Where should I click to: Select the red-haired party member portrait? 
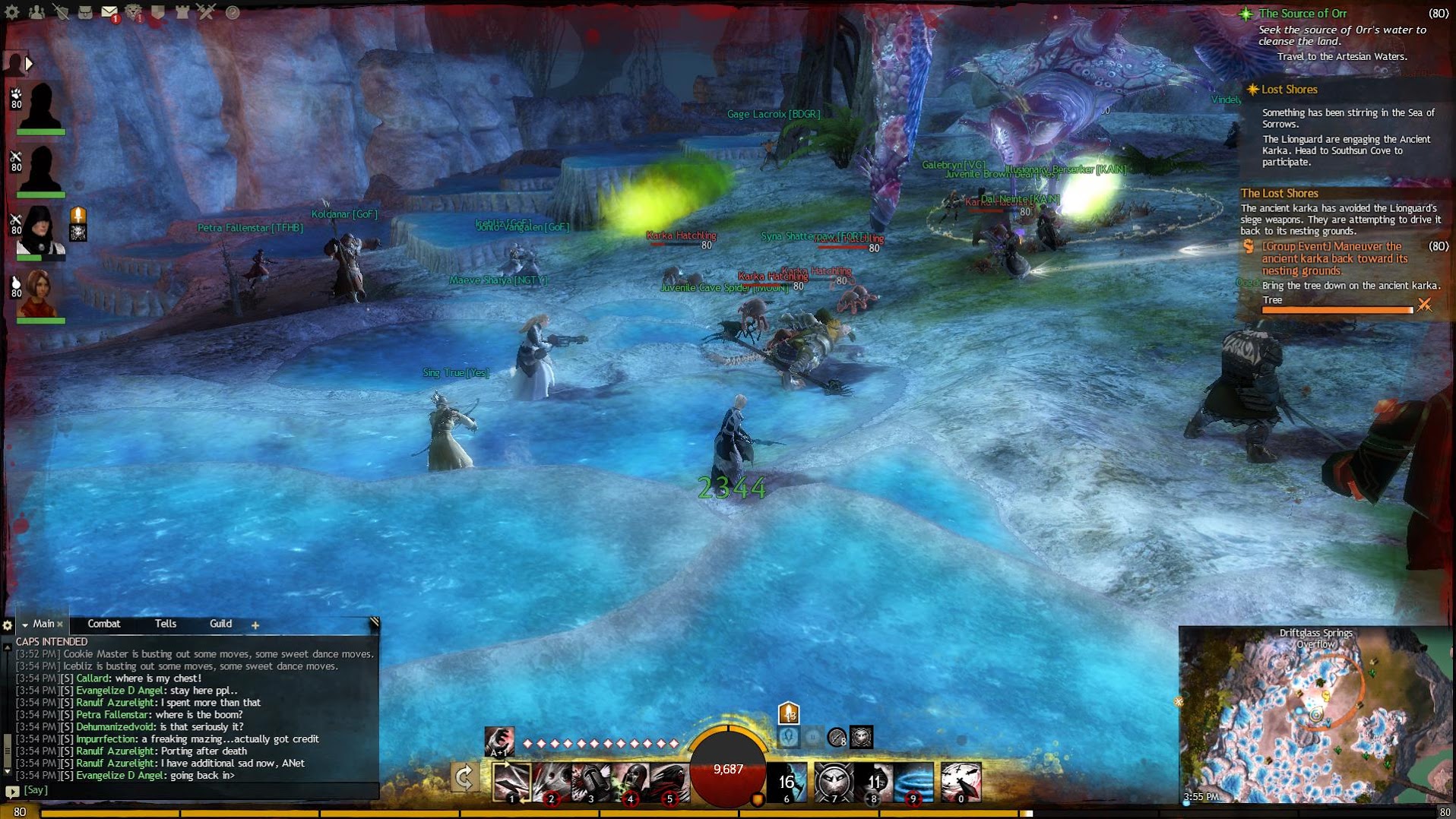[x=40, y=292]
